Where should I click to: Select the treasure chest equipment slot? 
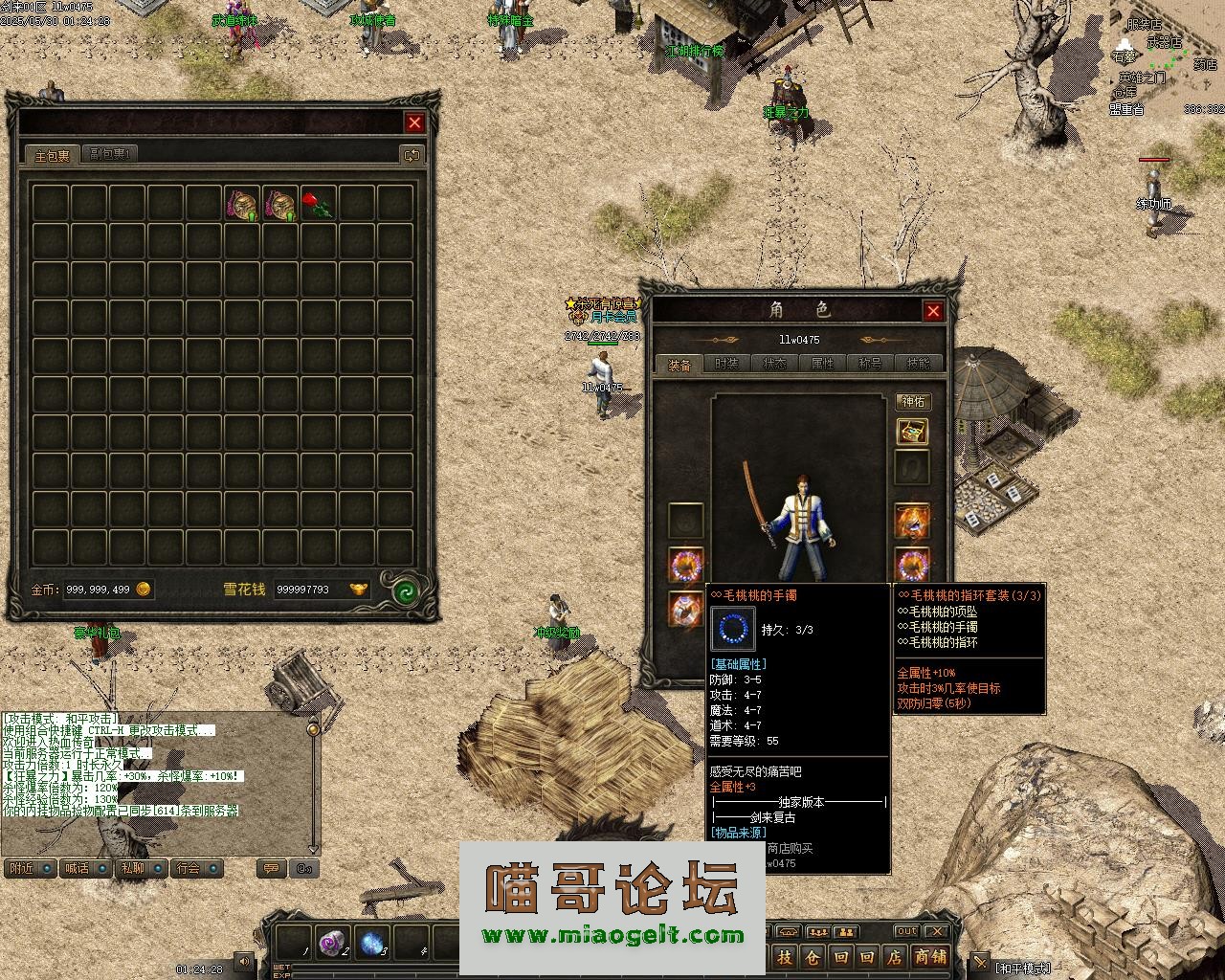click(912, 432)
